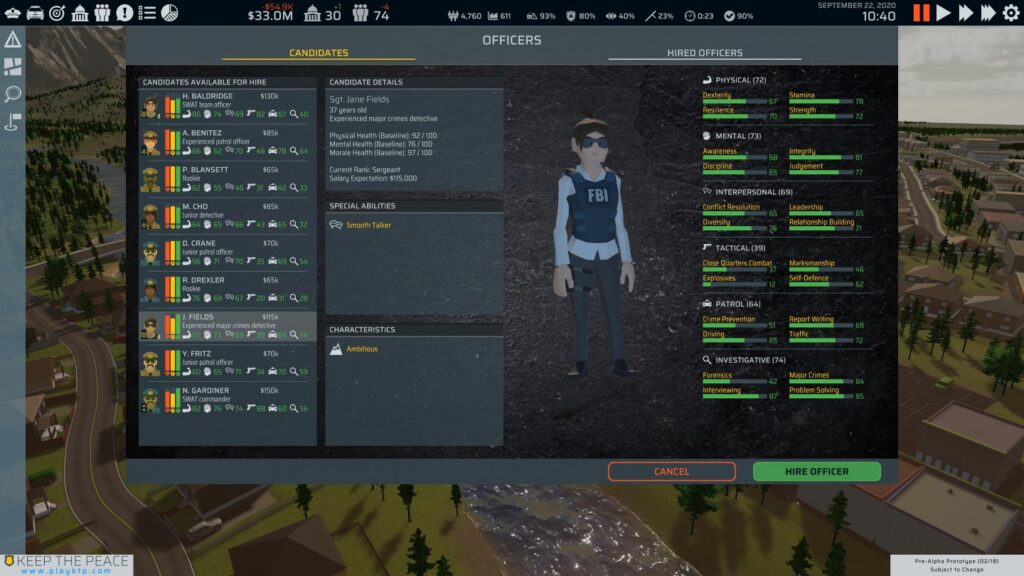Set game speed to triple fast-forward
This screenshot has height=576, width=1024.
tap(988, 13)
